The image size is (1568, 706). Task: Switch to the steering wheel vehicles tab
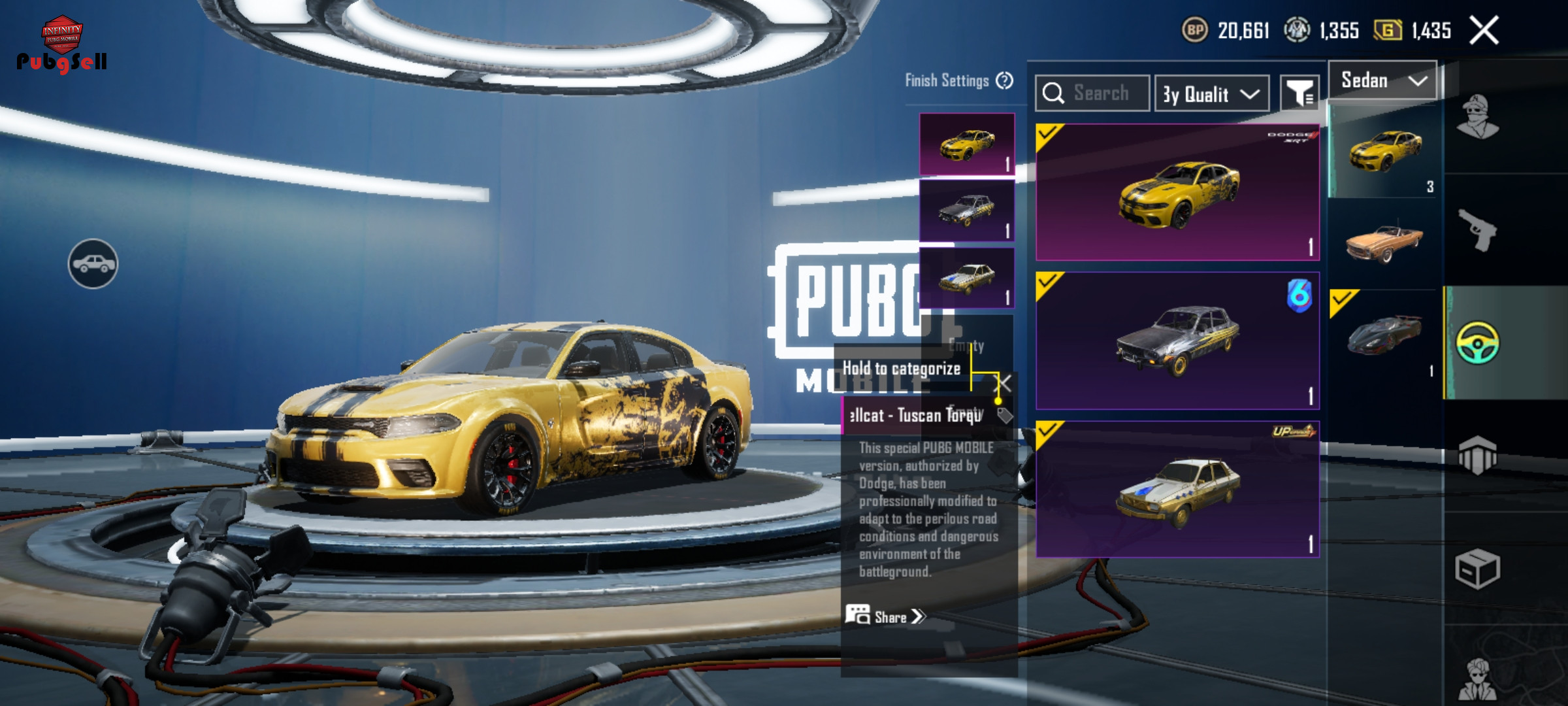pos(1477,343)
